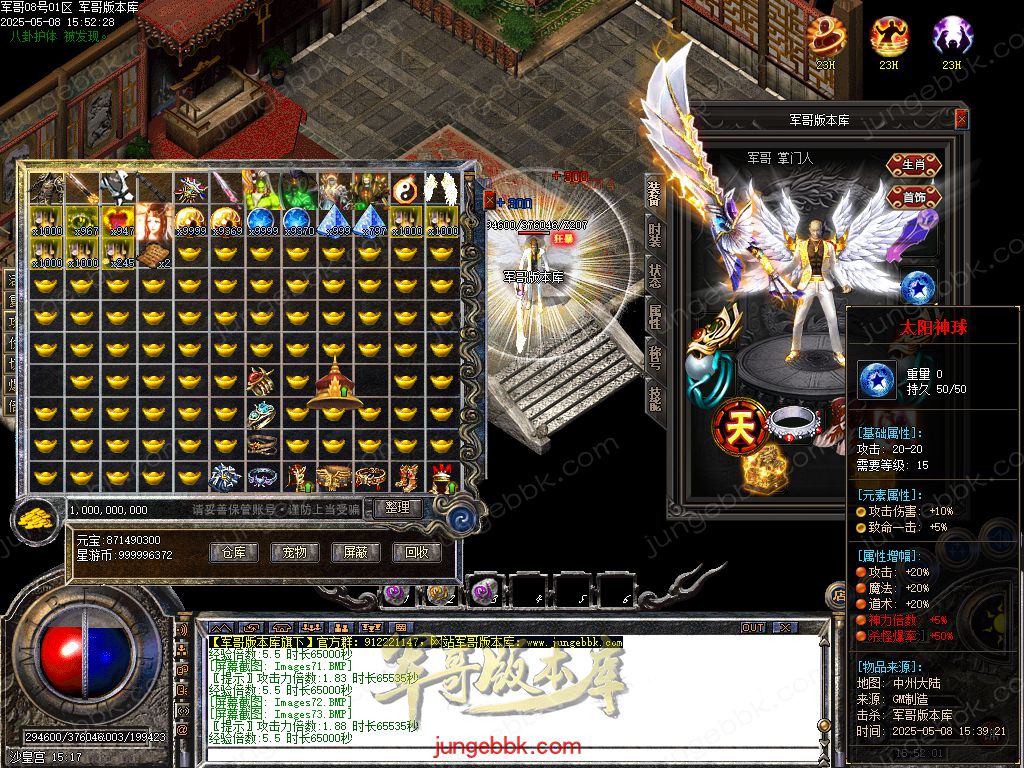Switch to the 技能 skills tab
Screen dimensions: 1024x768
click(x=655, y=398)
